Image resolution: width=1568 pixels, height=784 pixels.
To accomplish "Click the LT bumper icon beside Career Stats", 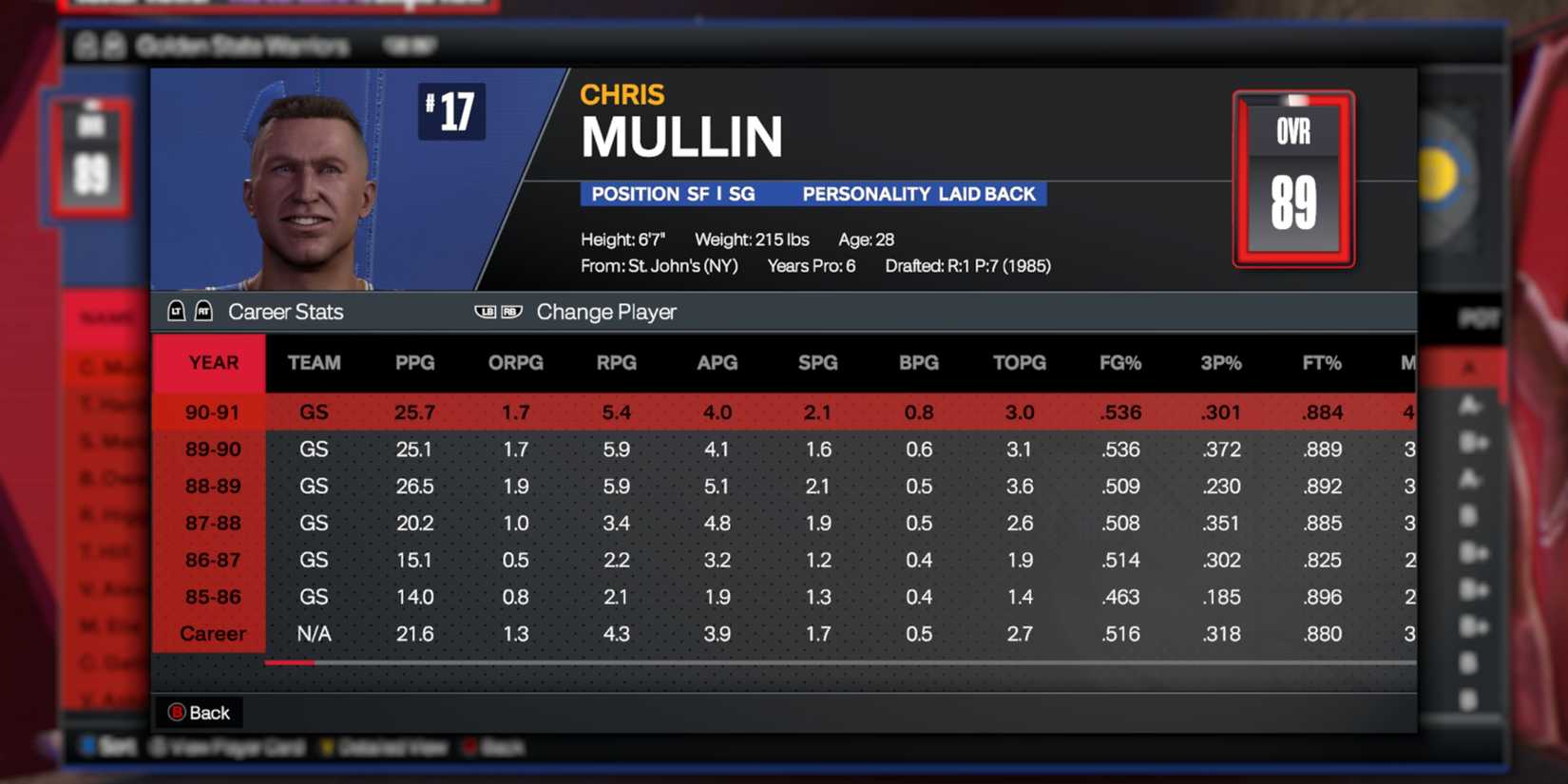I will [177, 311].
